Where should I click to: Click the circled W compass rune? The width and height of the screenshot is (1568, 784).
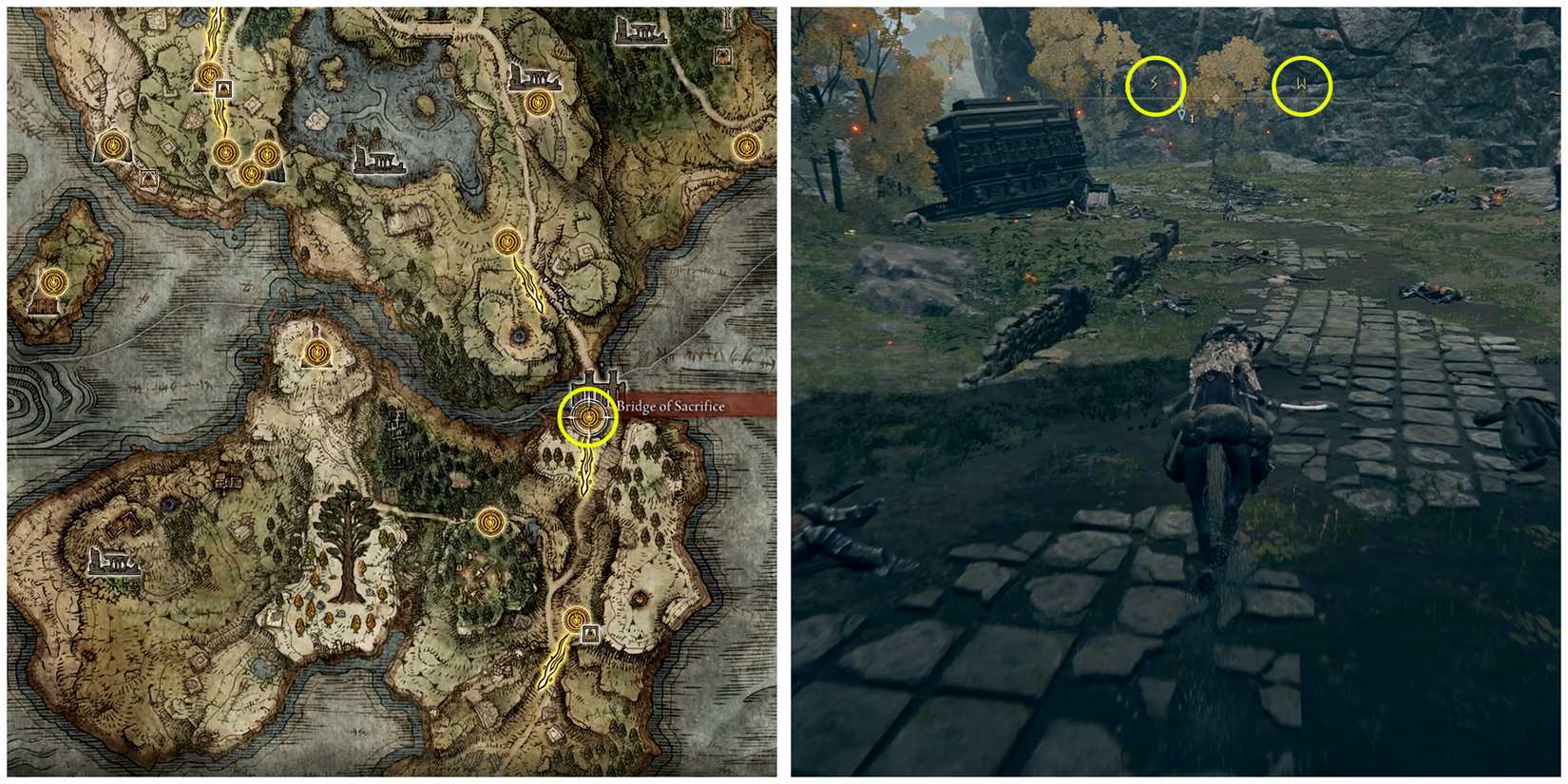tap(1301, 83)
